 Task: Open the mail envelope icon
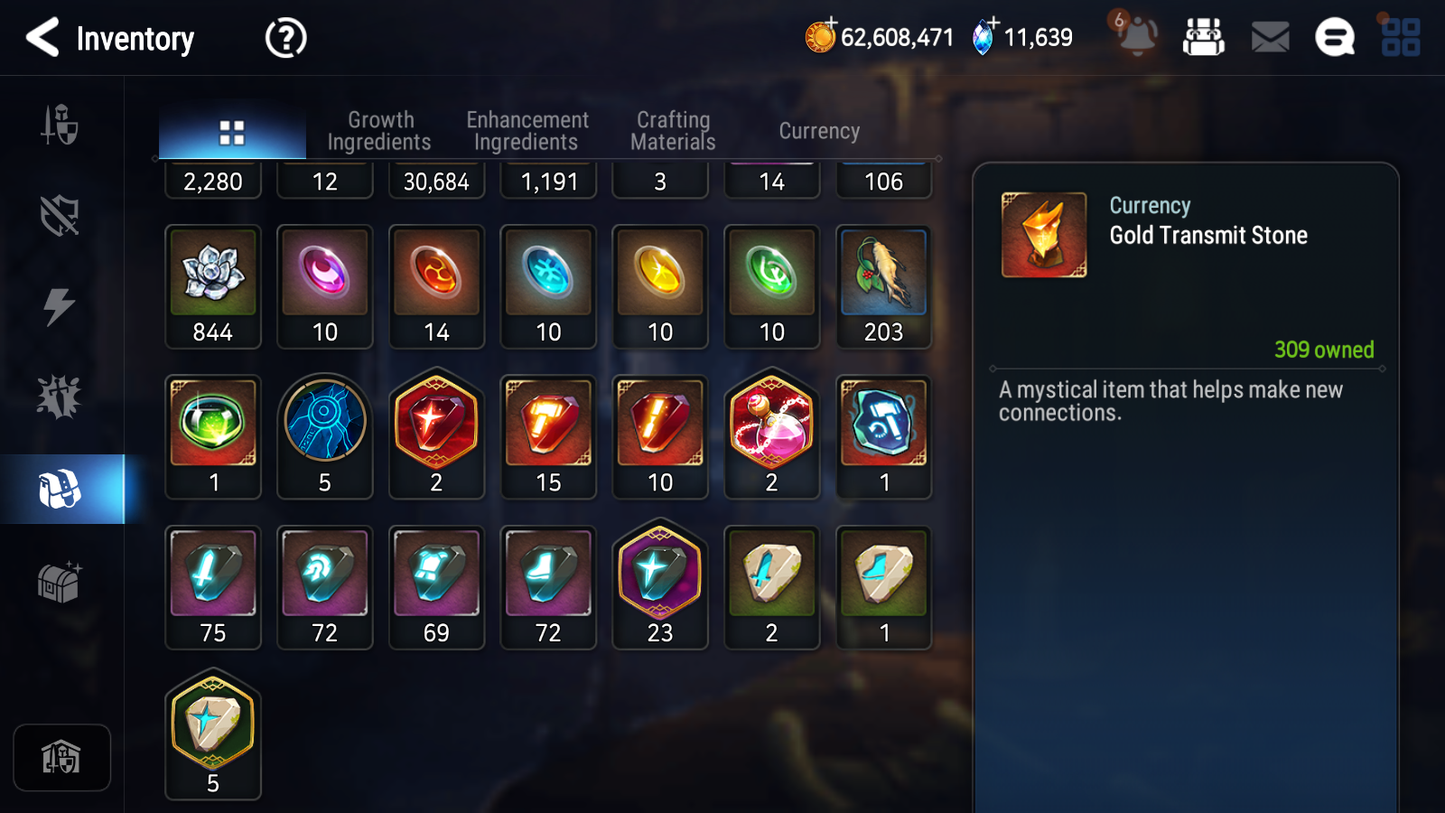pyautogui.click(x=1270, y=36)
